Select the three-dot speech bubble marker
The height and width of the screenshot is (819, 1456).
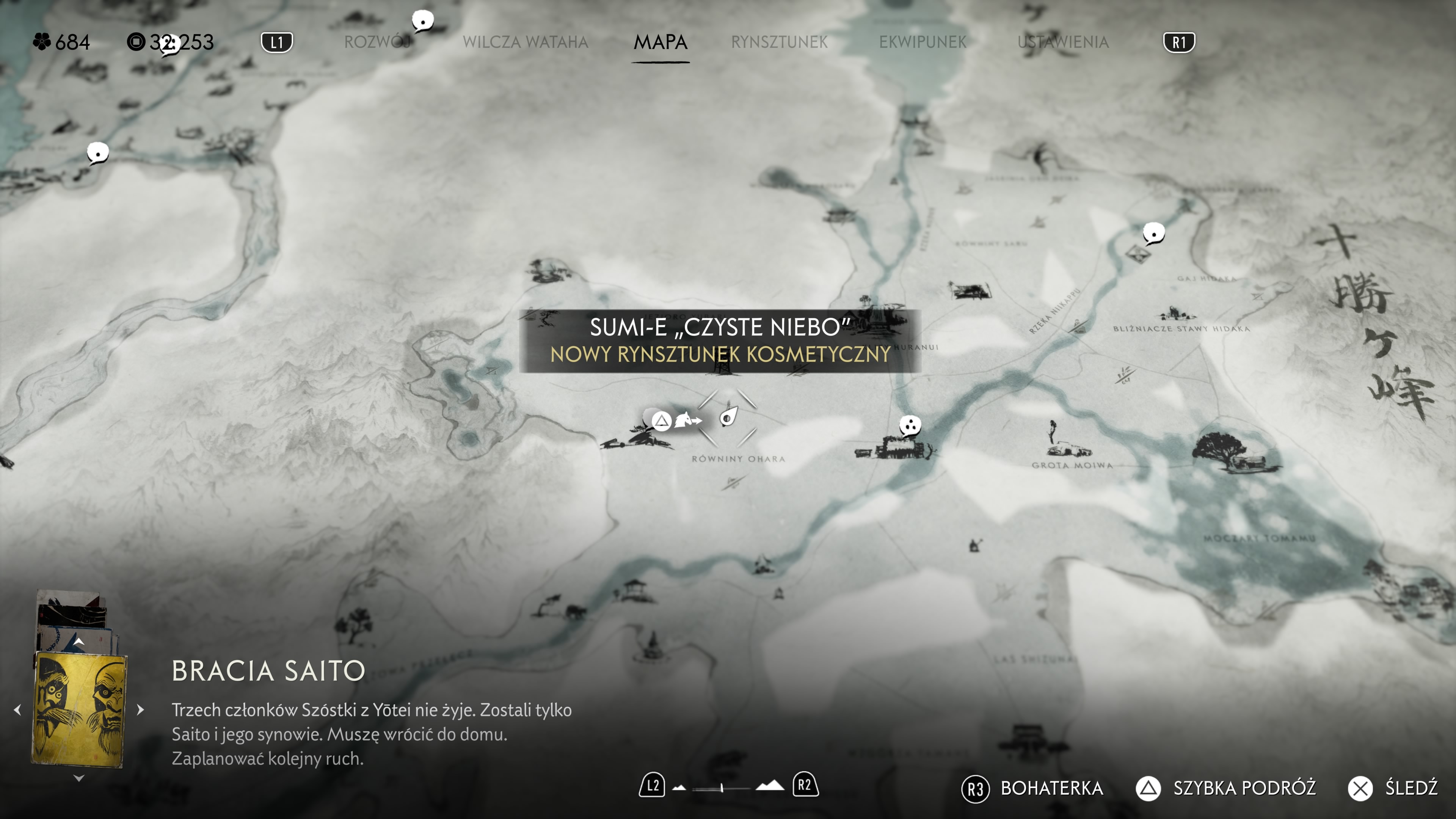pyautogui.click(x=910, y=425)
